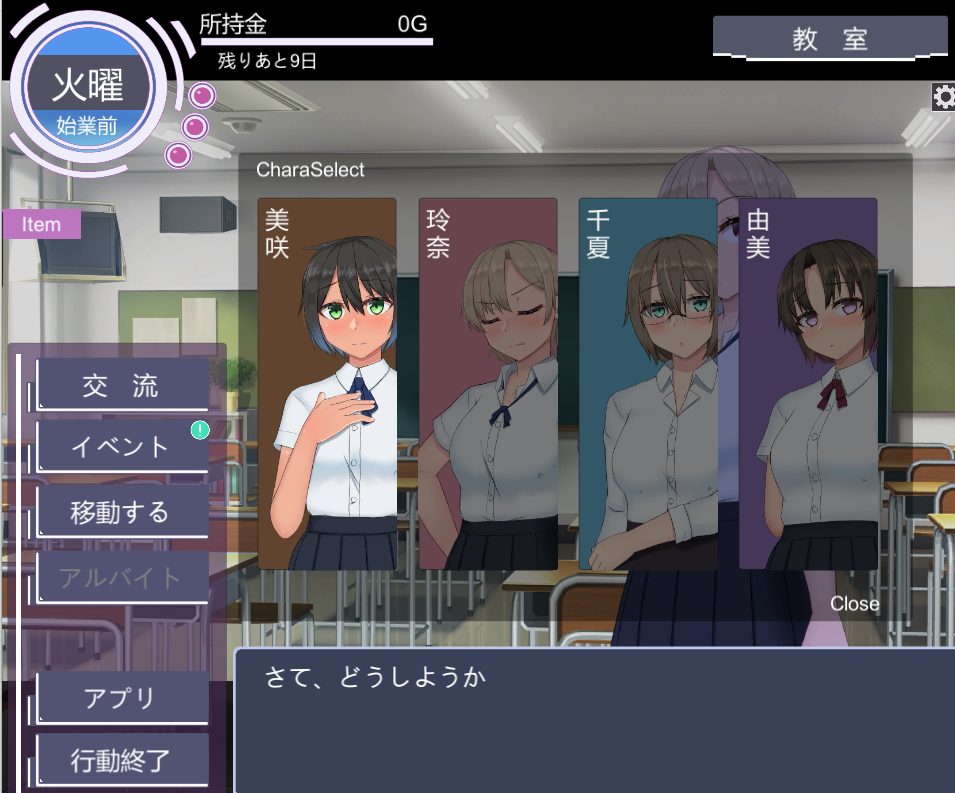Close the CharaSelect panel
The width and height of the screenshot is (955, 793).
point(854,604)
